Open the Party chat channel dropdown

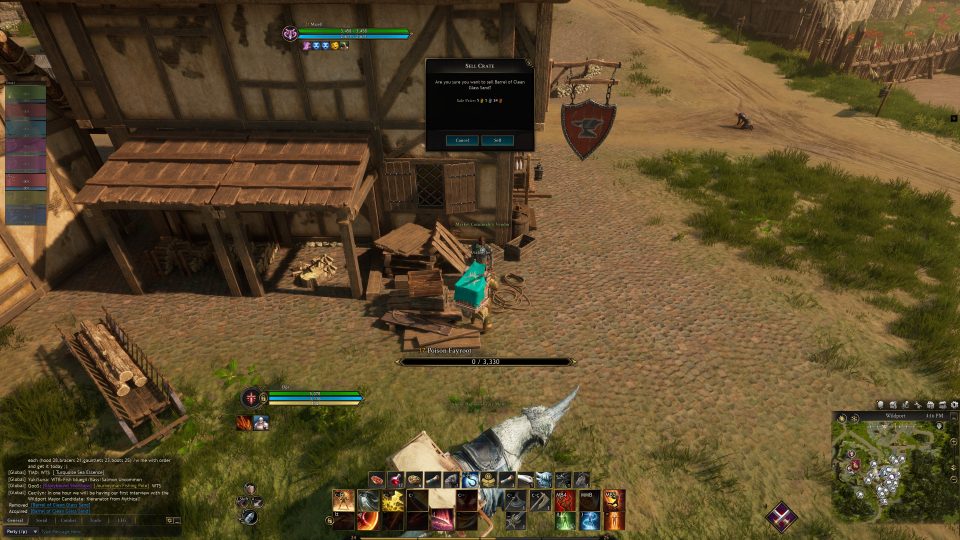22,531
